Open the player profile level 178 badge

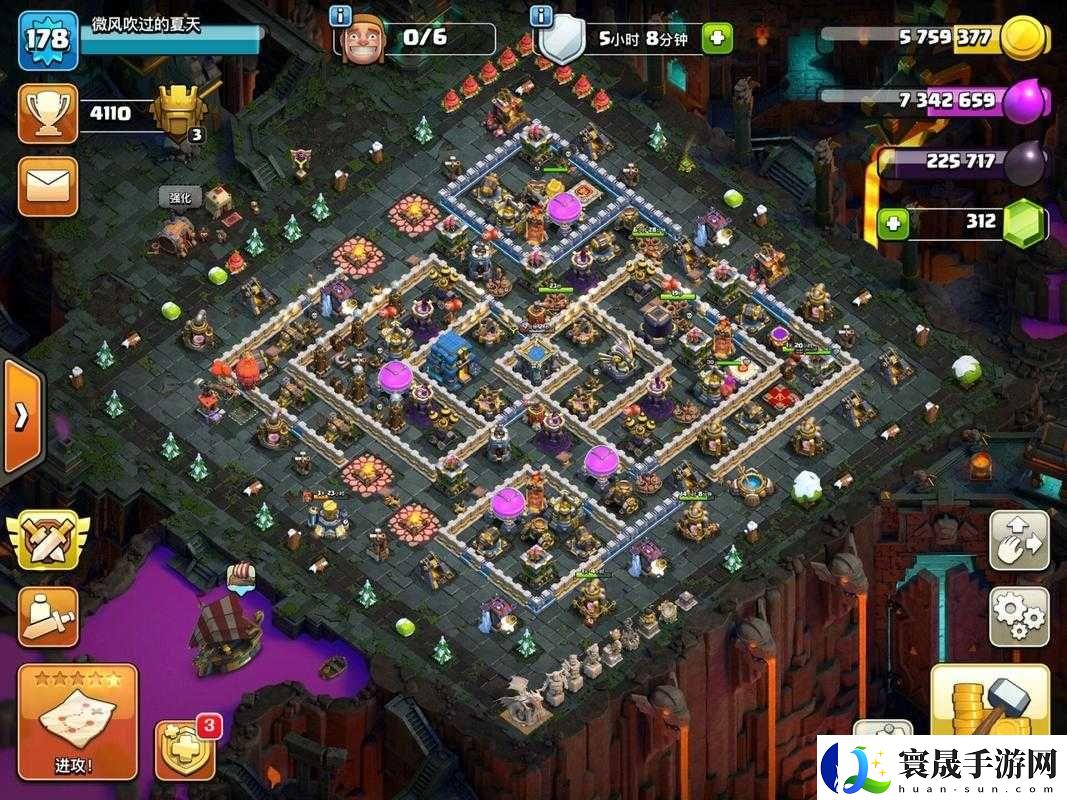(x=47, y=39)
